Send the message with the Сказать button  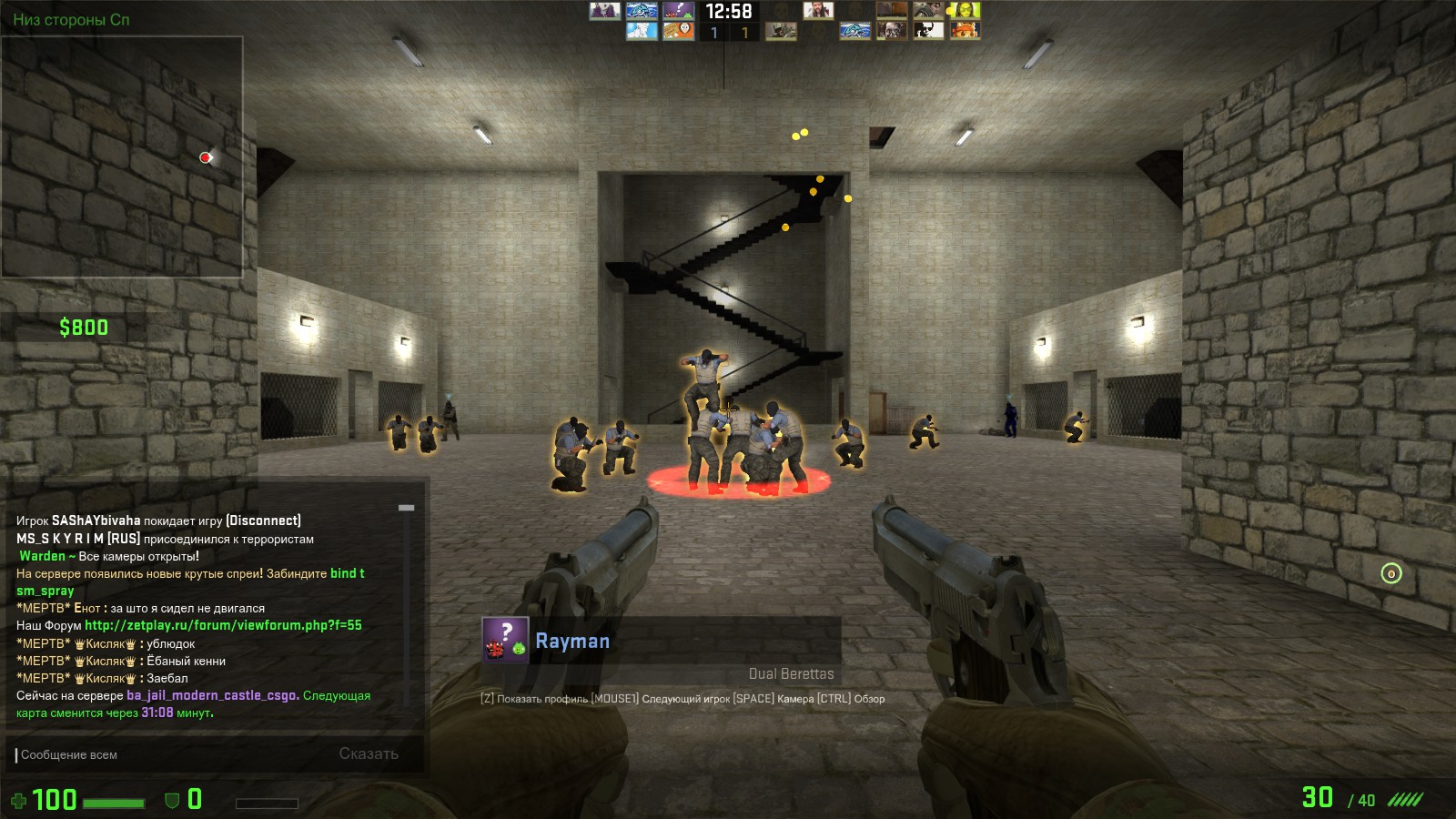(x=369, y=753)
